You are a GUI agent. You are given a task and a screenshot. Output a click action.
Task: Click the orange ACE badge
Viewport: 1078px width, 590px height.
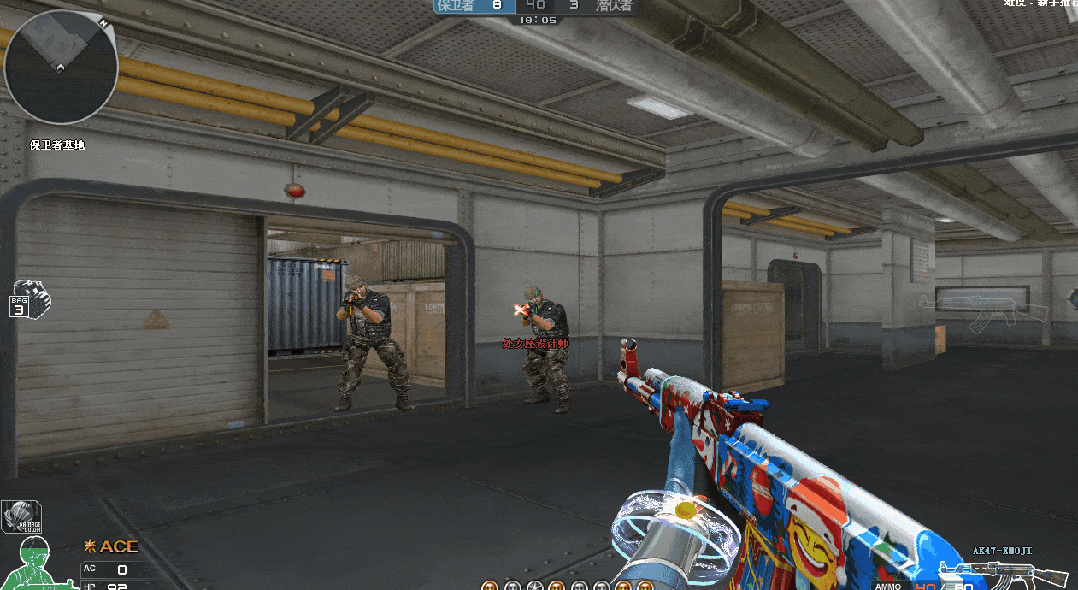click(111, 546)
